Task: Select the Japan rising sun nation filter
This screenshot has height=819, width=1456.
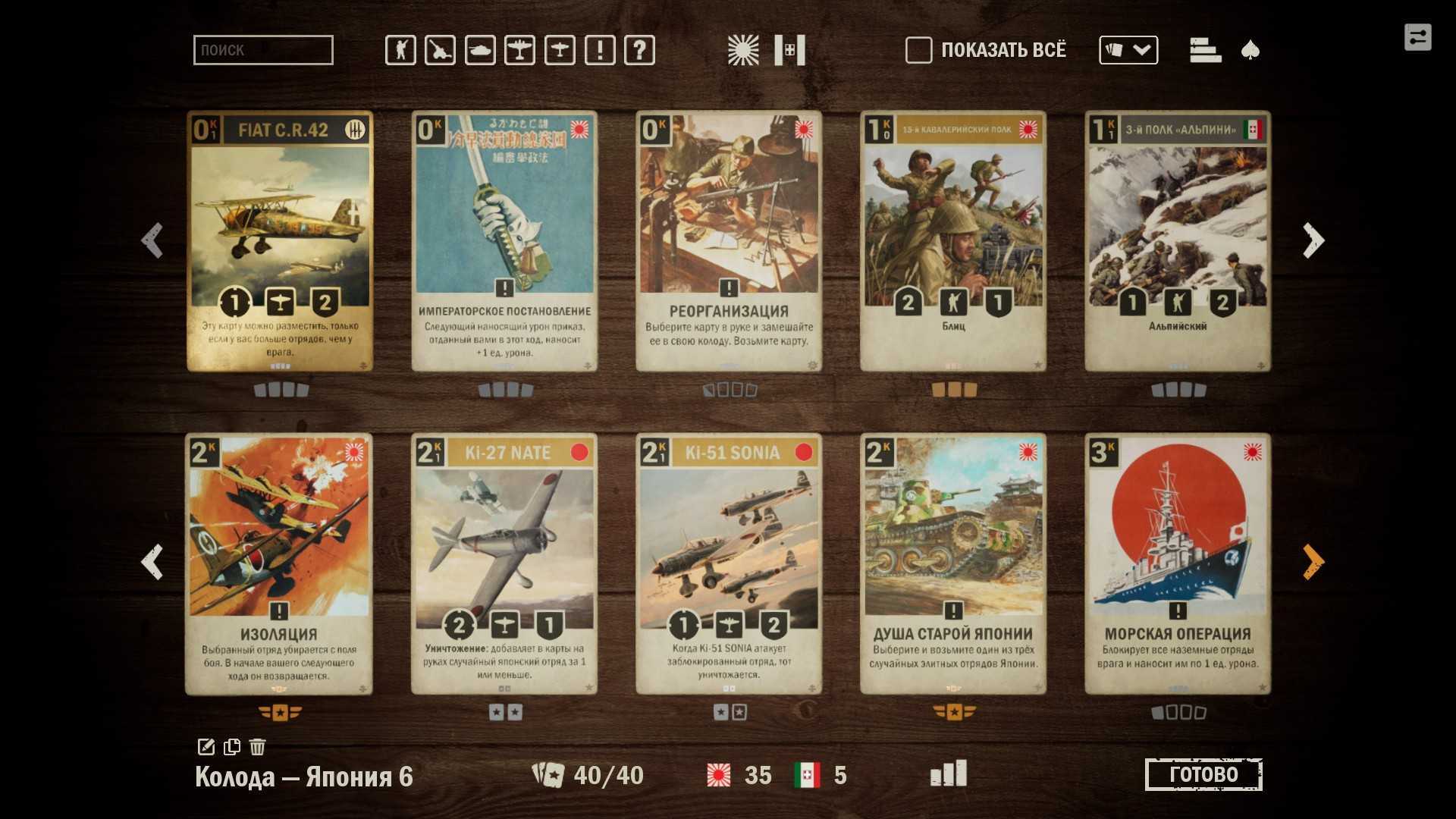Action: (743, 50)
